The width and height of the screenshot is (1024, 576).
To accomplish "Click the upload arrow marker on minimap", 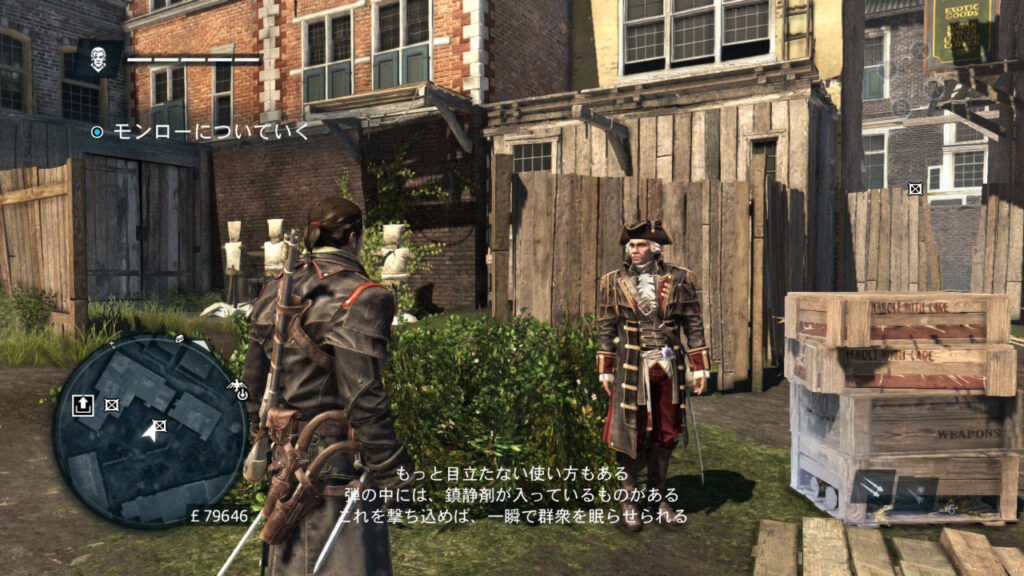I will [x=83, y=404].
